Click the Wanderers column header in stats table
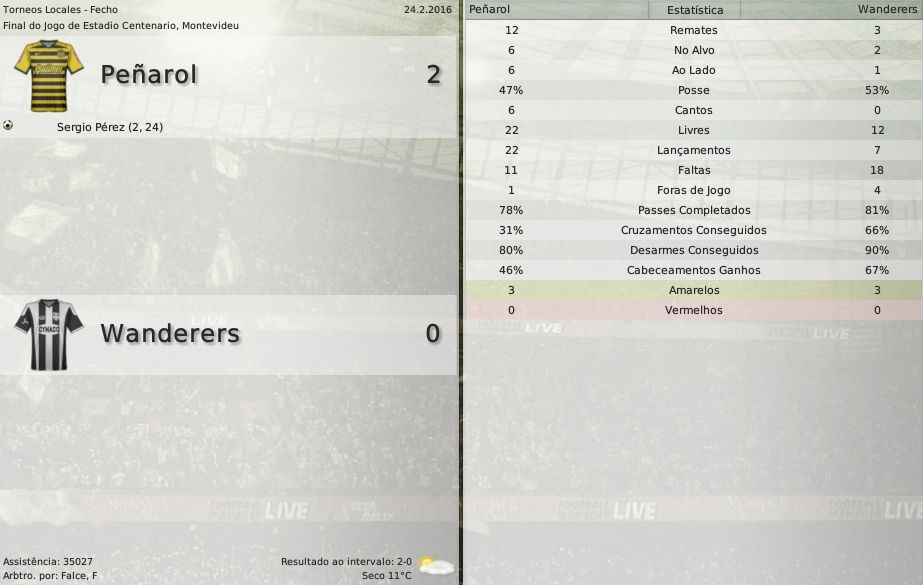 888,9
